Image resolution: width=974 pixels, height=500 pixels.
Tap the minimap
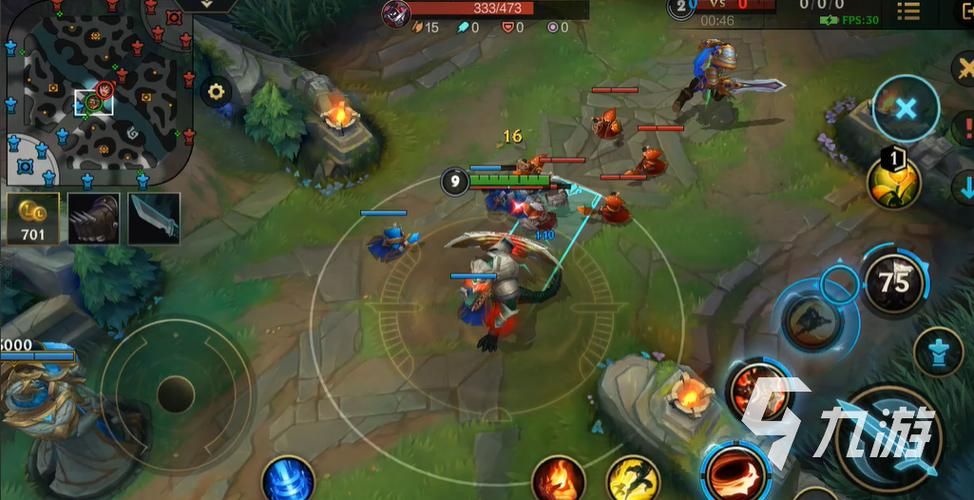point(95,92)
